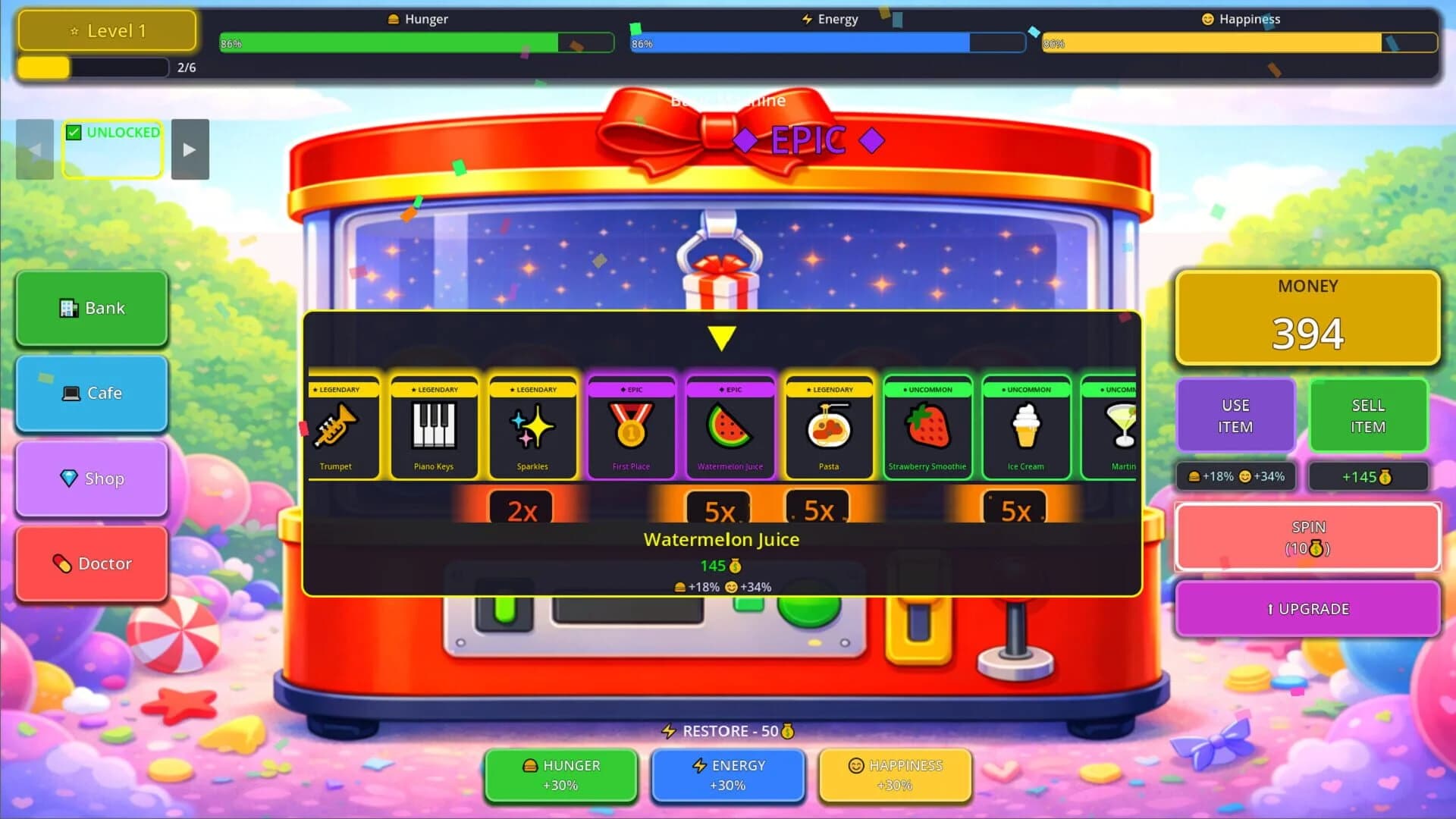Toggle the UNLOCKED checkbox
The width and height of the screenshot is (1456, 819).
74,132
